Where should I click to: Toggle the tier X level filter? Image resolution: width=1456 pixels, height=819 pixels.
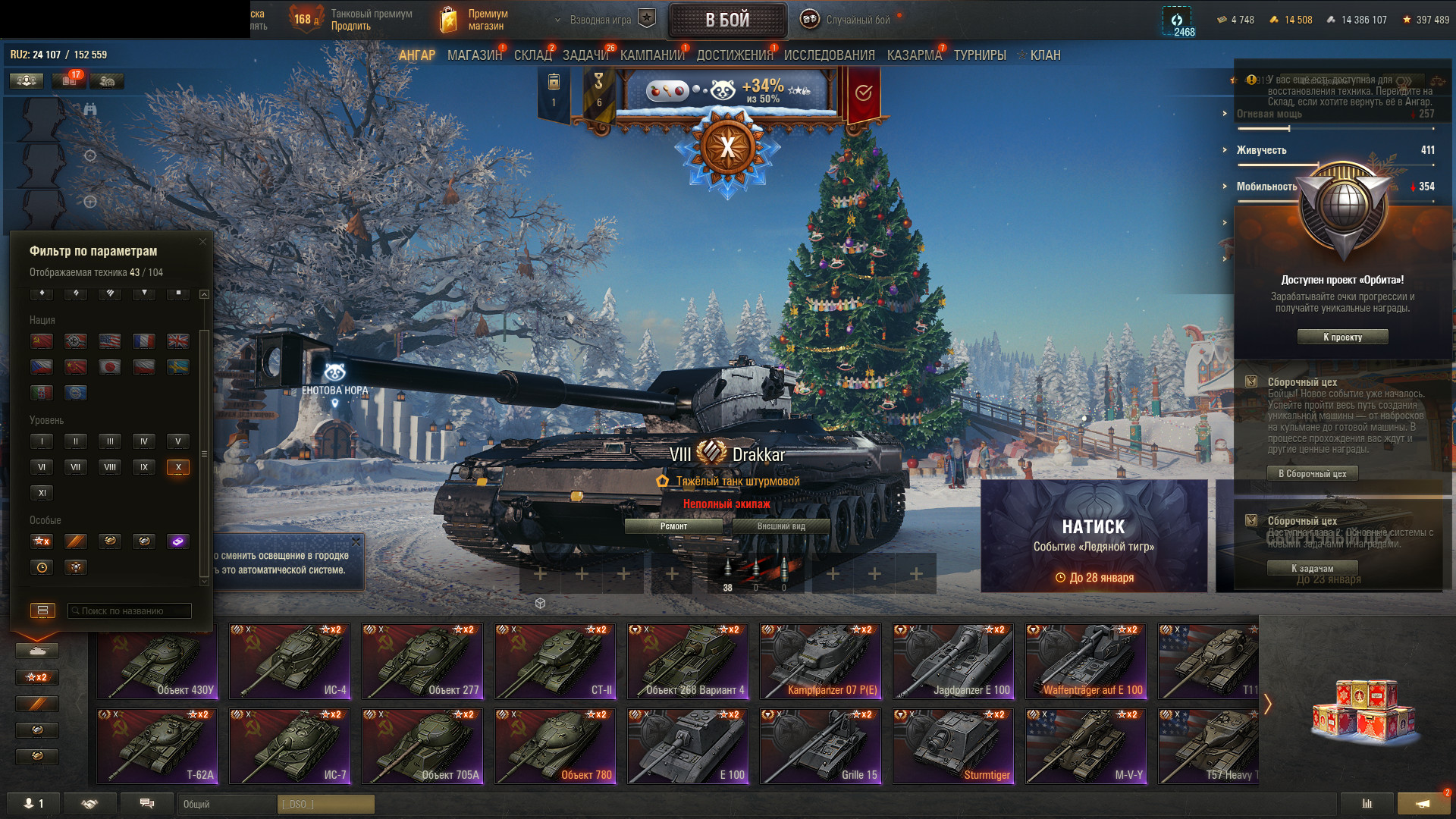click(x=178, y=467)
